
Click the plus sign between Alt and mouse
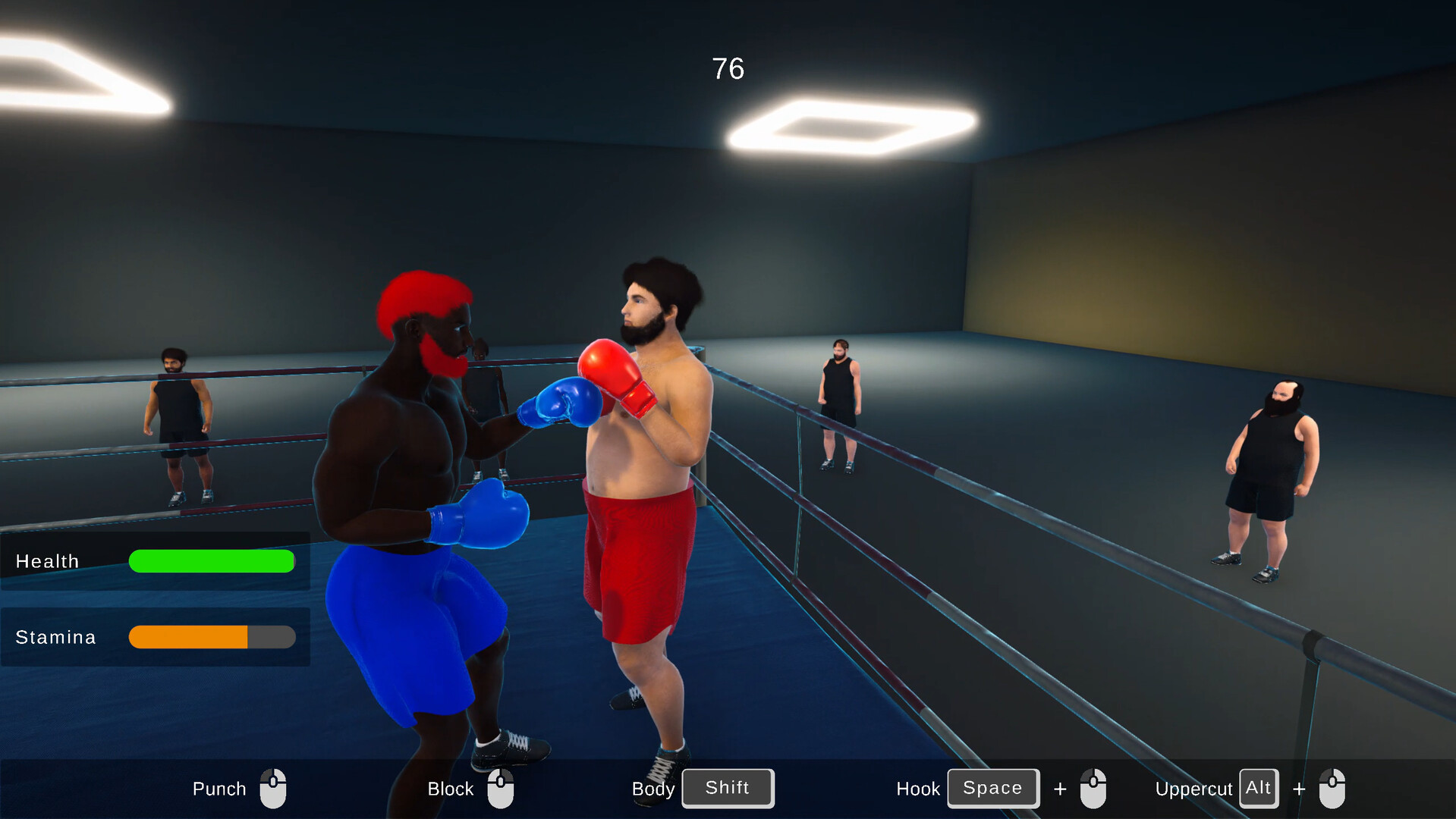tap(1299, 789)
